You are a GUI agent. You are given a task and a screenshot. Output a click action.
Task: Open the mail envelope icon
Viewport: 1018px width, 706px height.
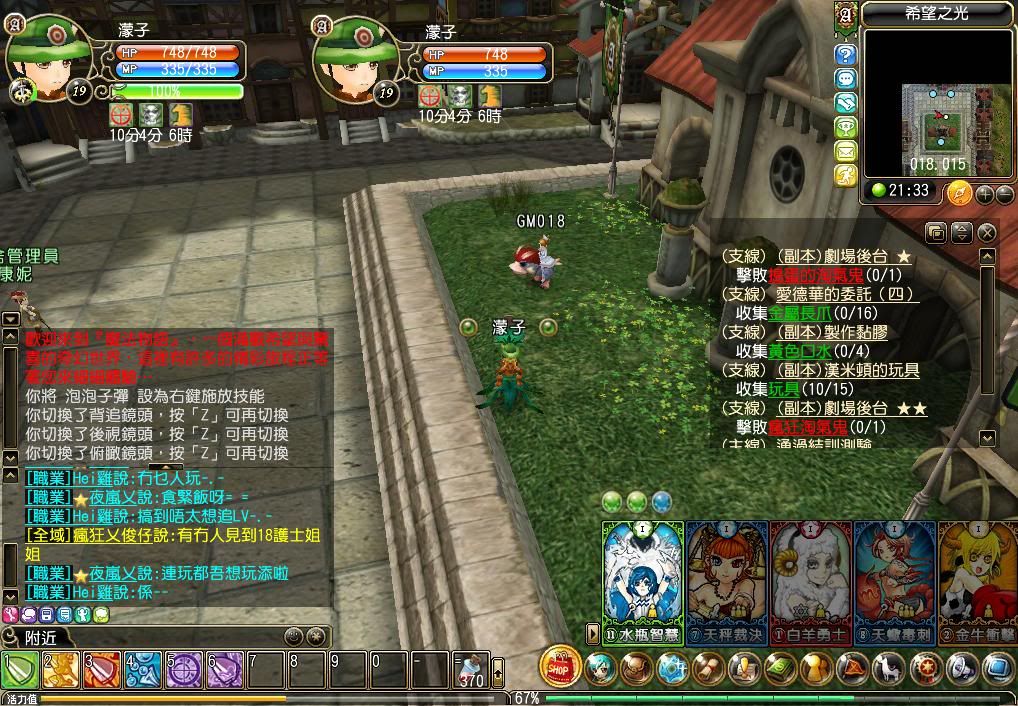pyautogui.click(x=846, y=151)
